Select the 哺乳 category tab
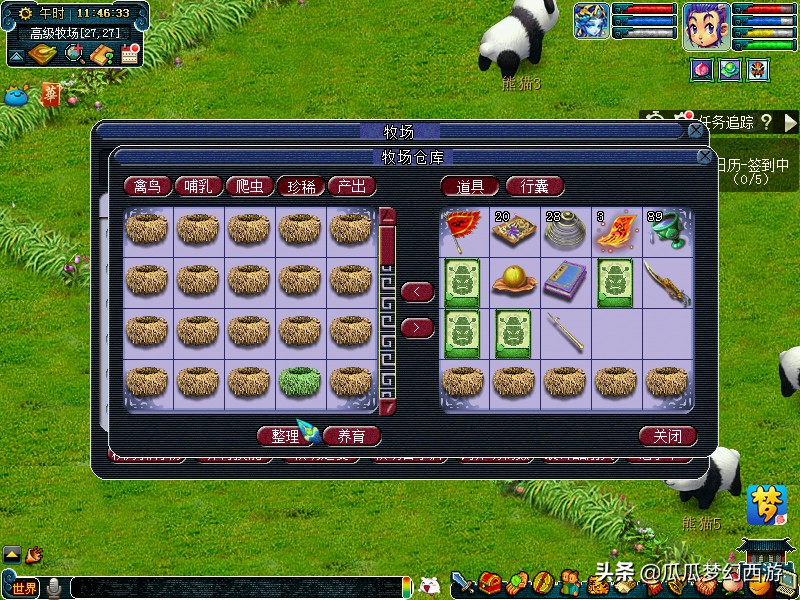This screenshot has height=600, width=800. 198,186
